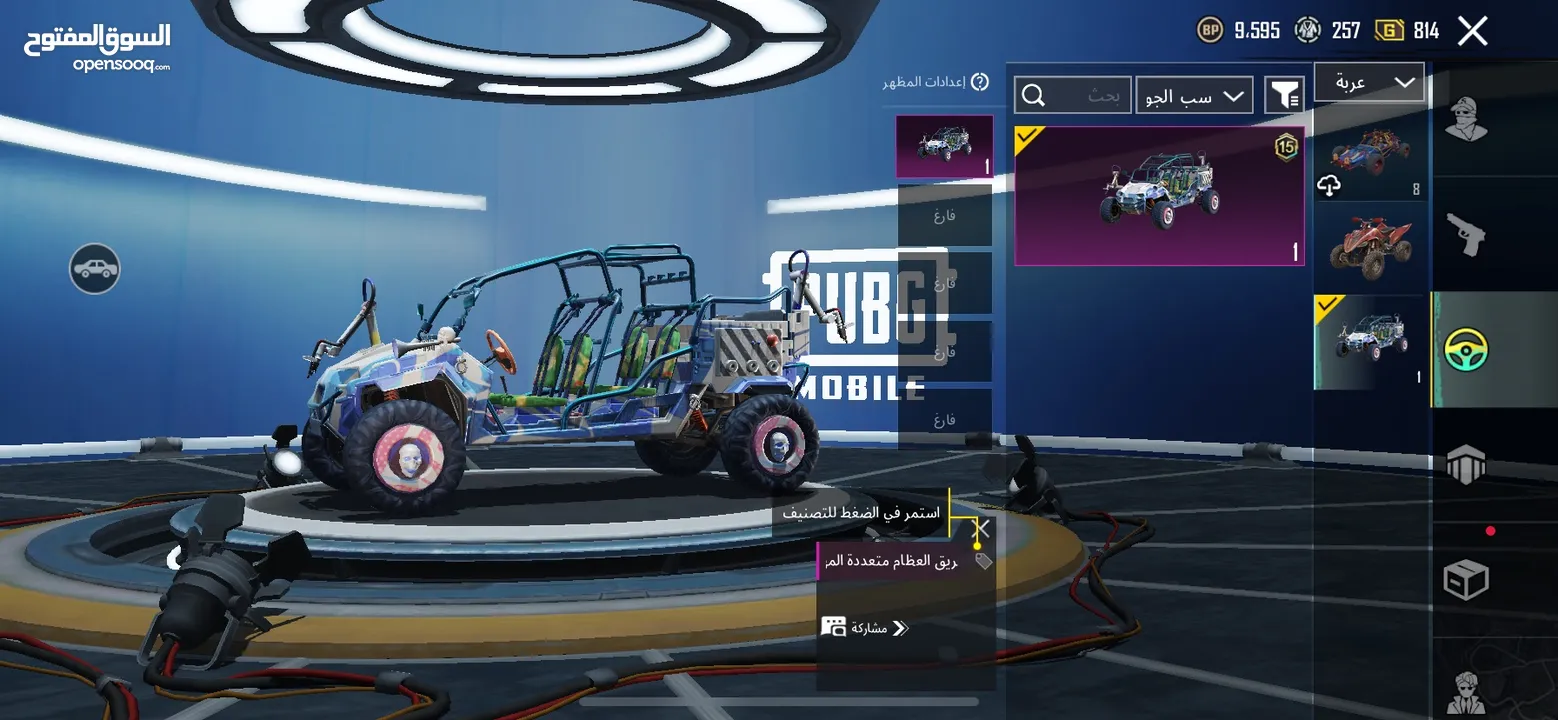
Task: Click the funnel filter button
Action: 1284,95
